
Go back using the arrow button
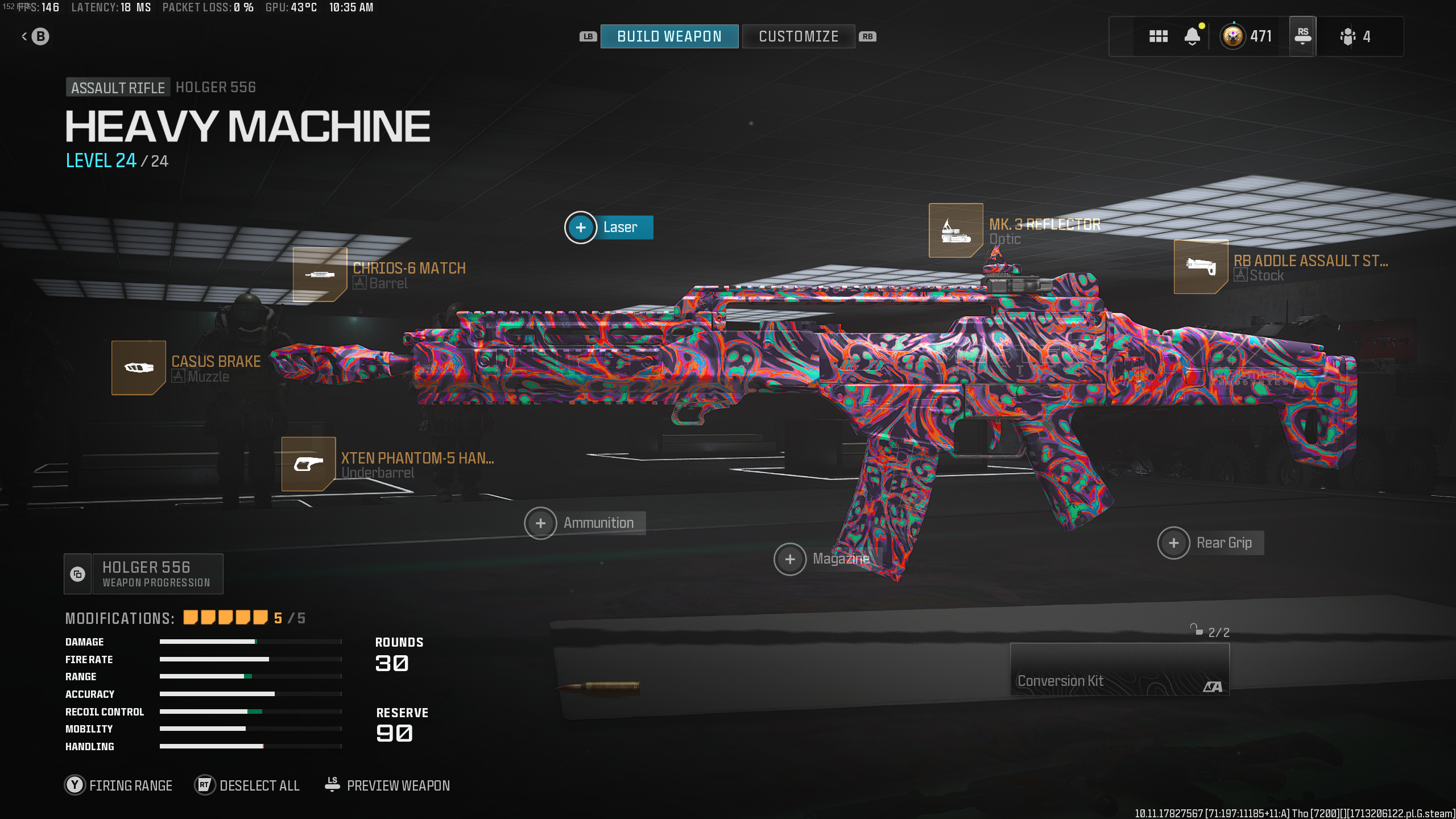35,37
